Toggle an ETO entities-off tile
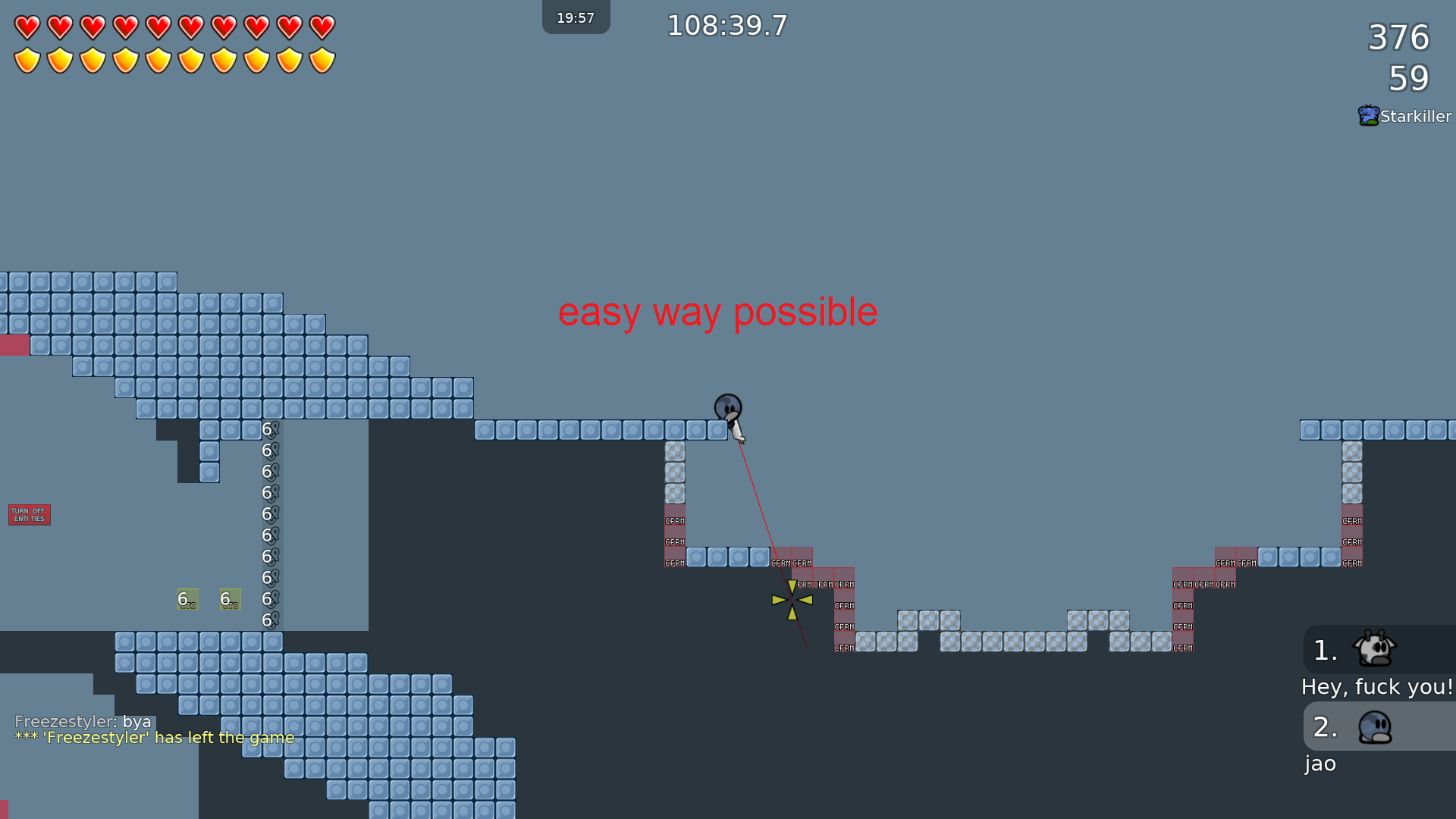Viewport: 1456px width, 819px height. pyautogui.click(x=187, y=599)
